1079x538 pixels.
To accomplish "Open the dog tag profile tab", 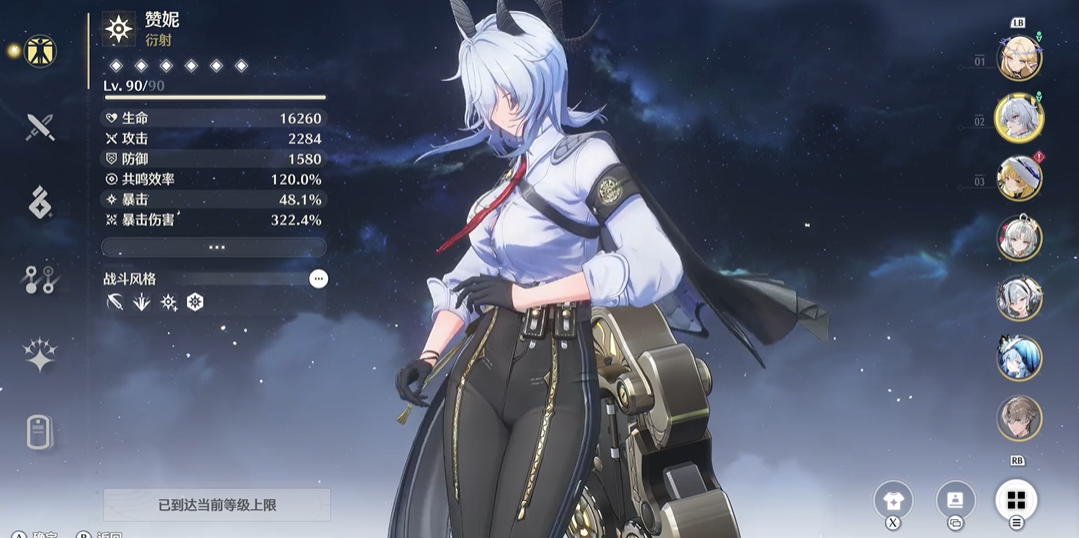I will (x=40, y=432).
